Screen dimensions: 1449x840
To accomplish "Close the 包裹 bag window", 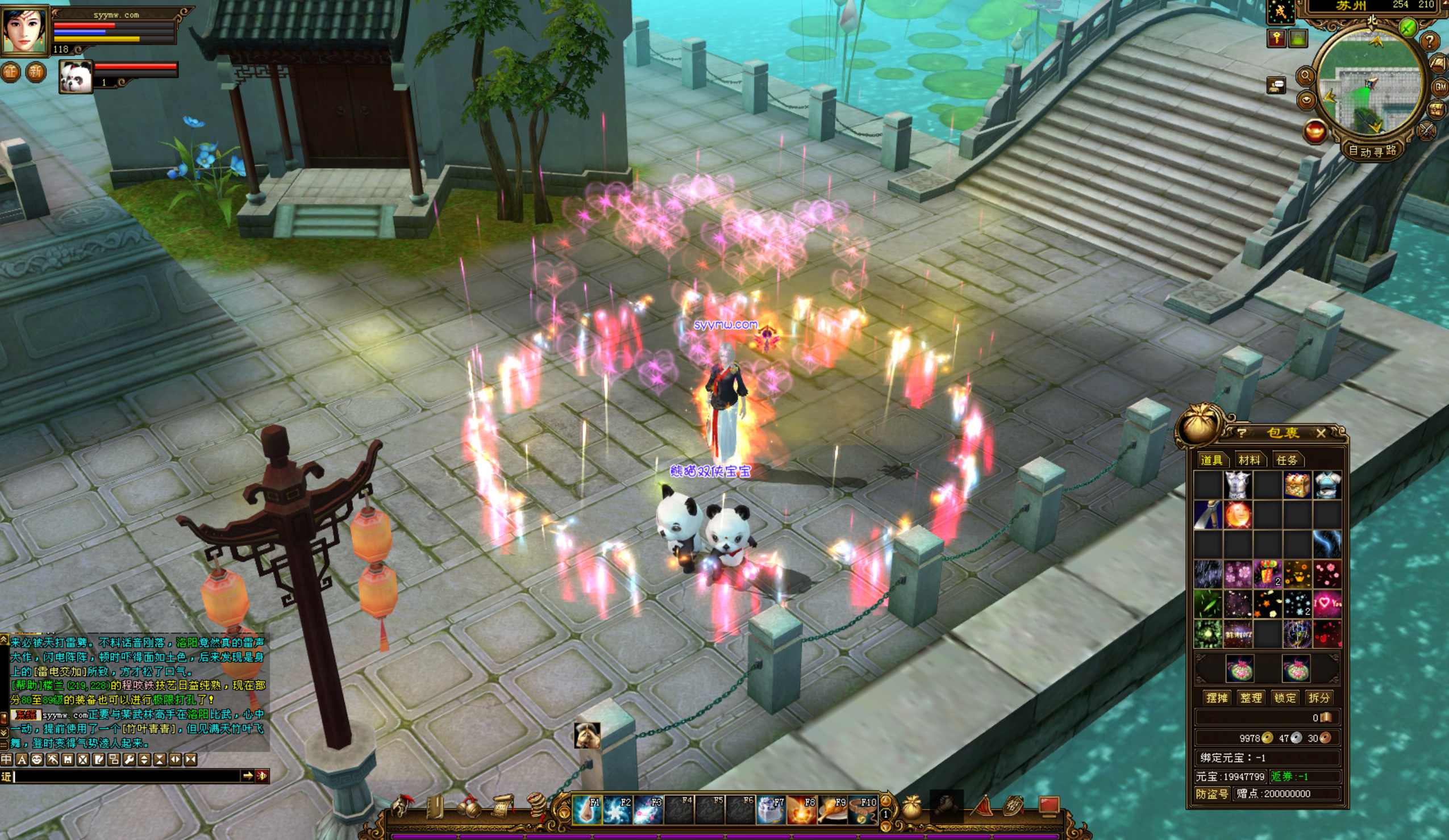I will pyautogui.click(x=1320, y=433).
